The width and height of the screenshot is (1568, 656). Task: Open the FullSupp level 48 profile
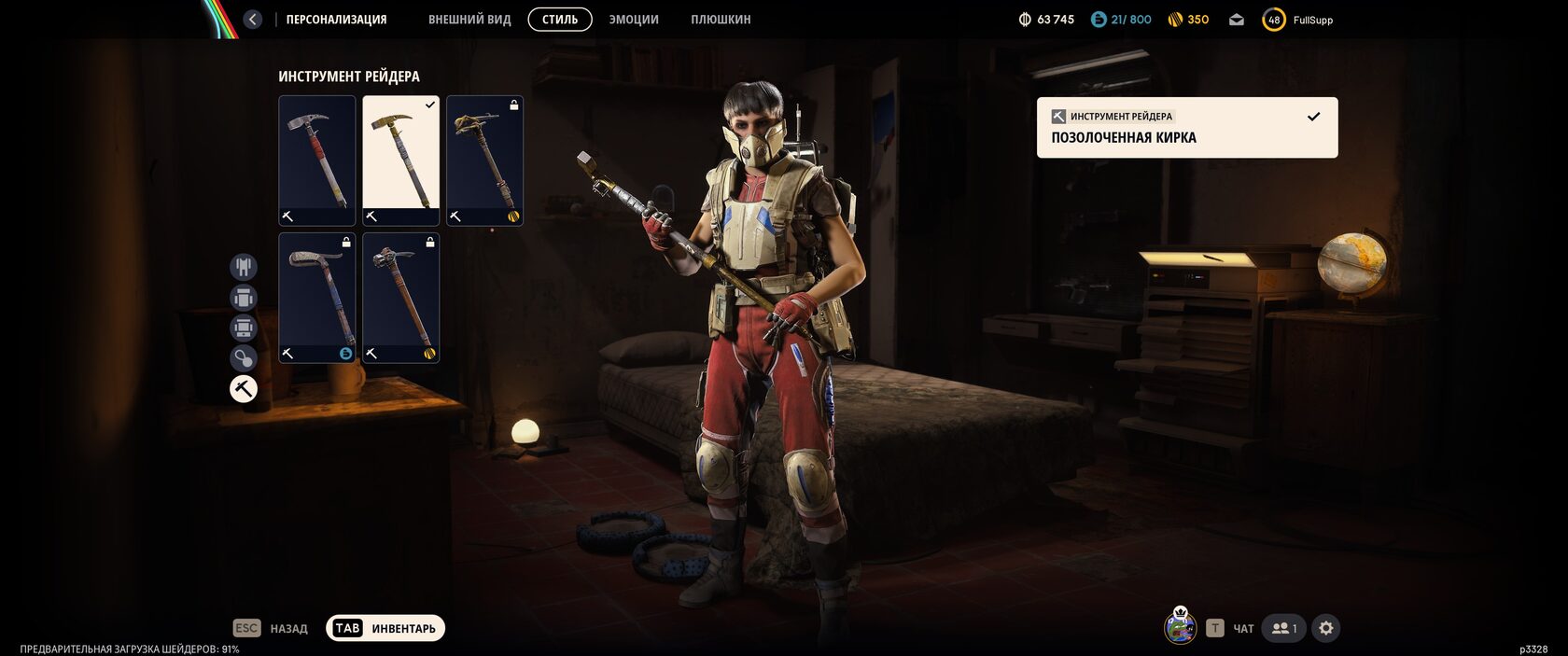pos(1298,20)
